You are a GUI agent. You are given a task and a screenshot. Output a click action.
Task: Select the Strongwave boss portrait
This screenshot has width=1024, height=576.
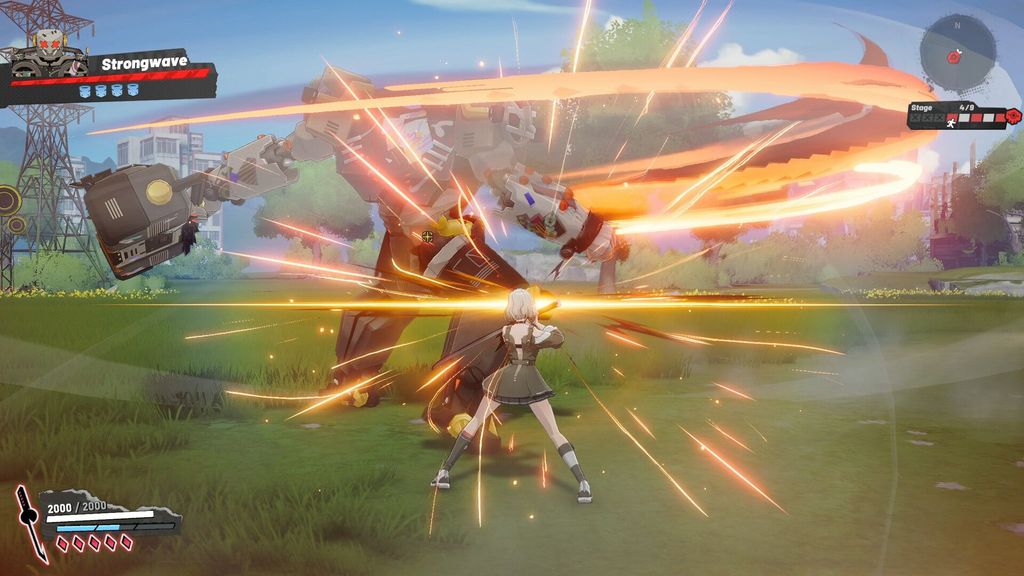[47, 54]
